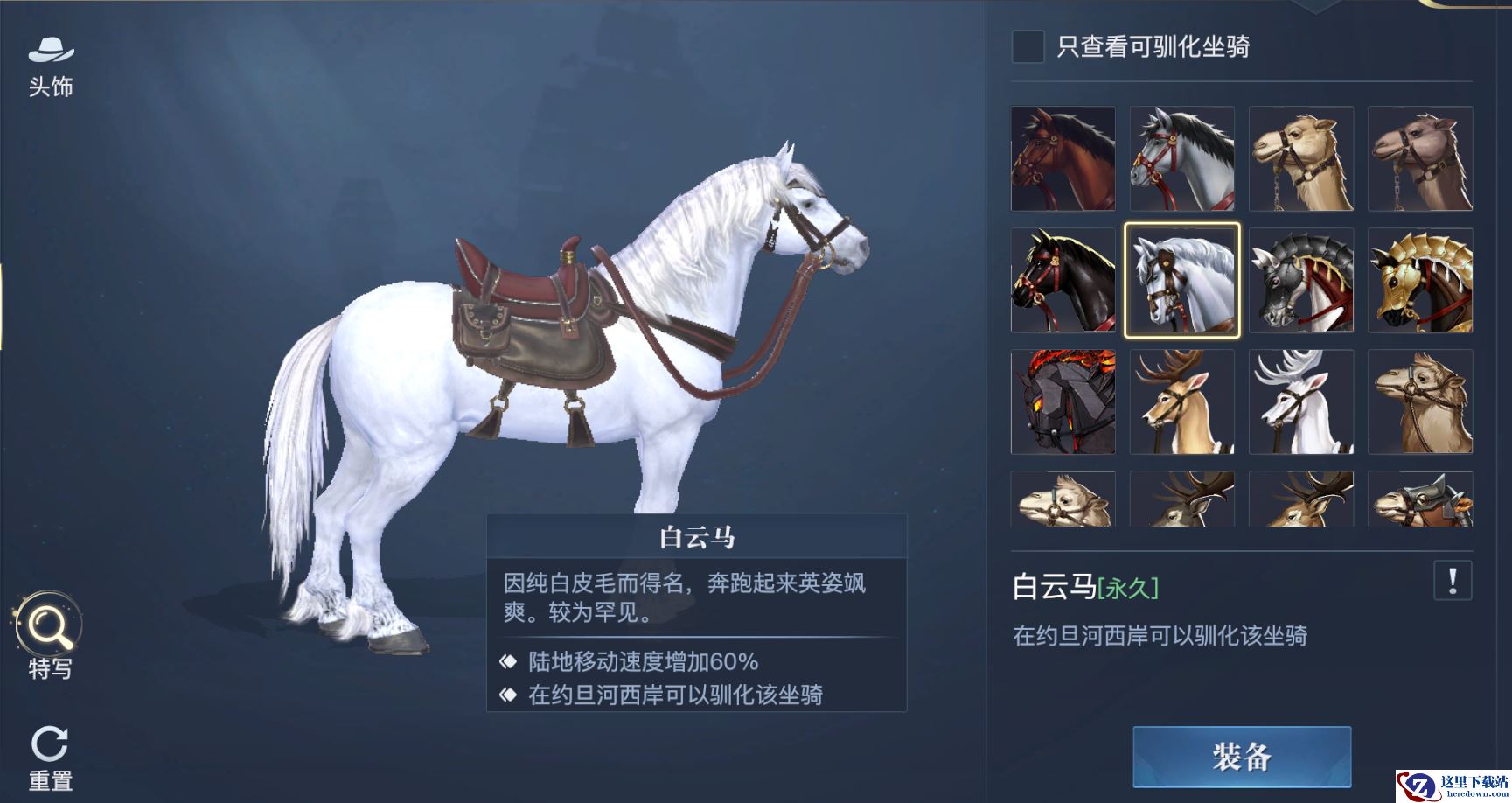The width and height of the screenshot is (1512, 803).
Task: Select the flaming lava horse thumbnail
Action: [1063, 401]
